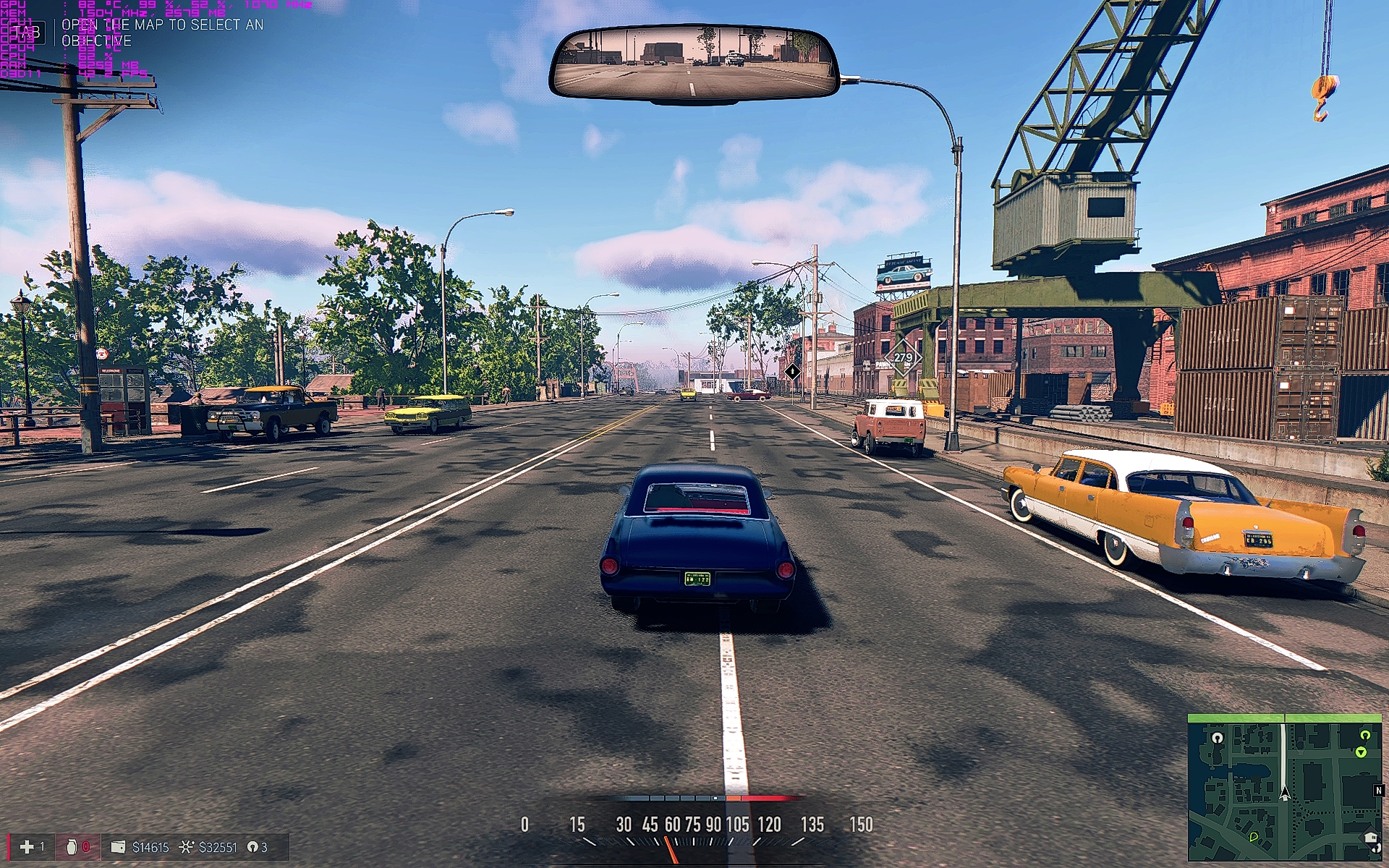Viewport: 1389px width, 868px height.
Task: Select the green down-arrow marker on minimap
Action: coord(1361,752)
